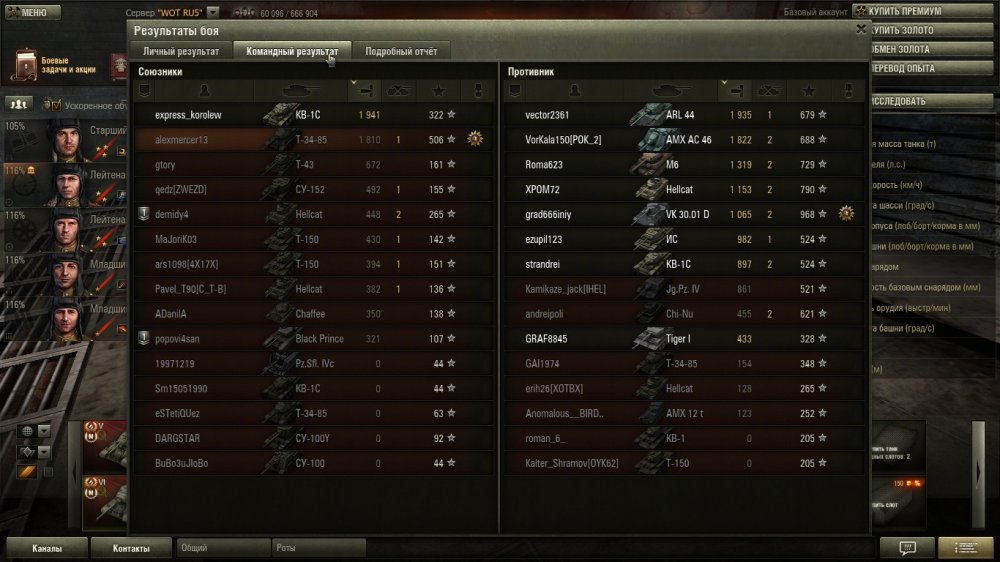This screenshot has height=562, width=1000.
Task: Select enemy player XPOM72 row
Action: [x=543, y=189]
